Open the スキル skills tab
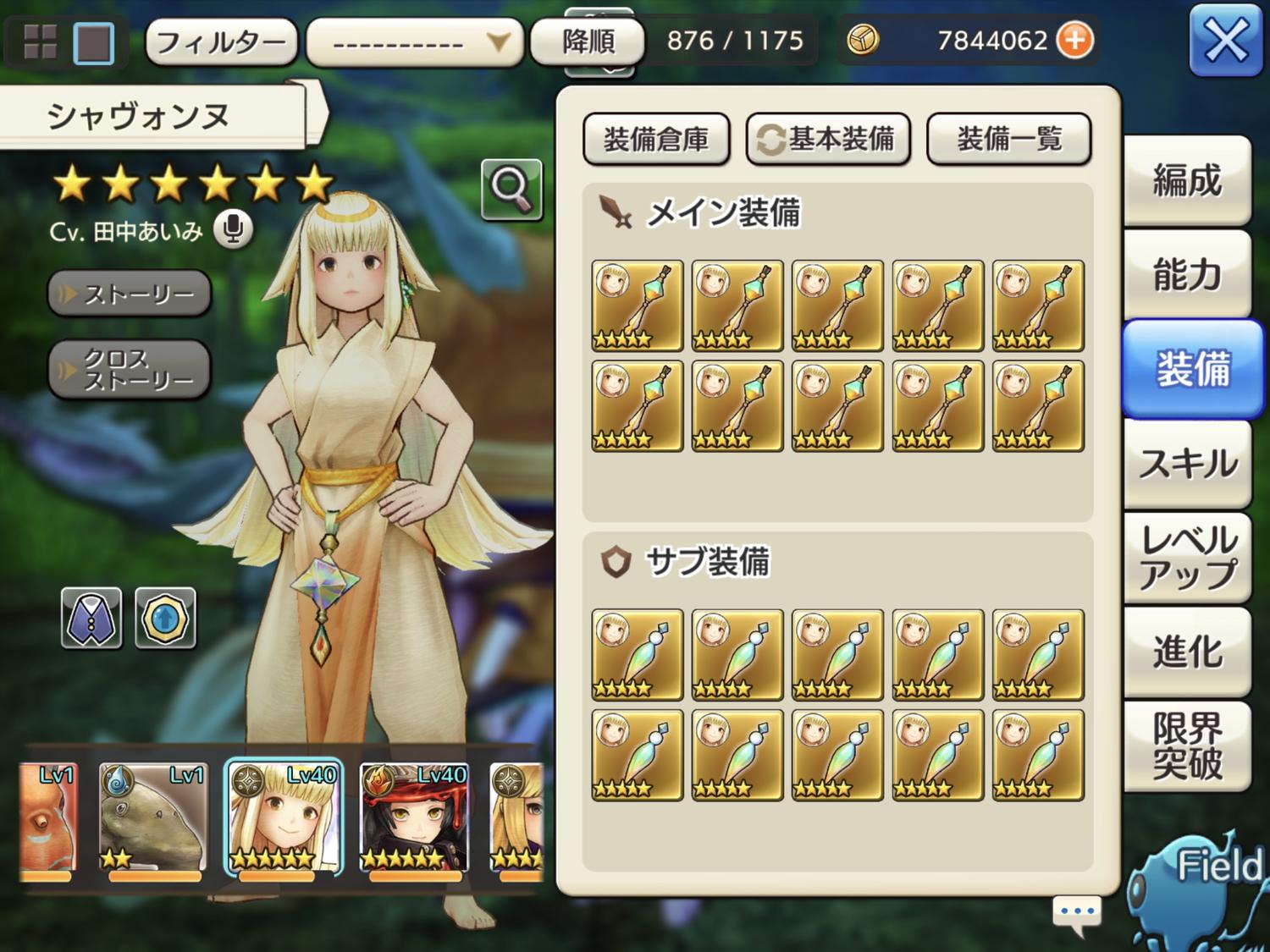Screen dimensions: 1270x952 point(1187,464)
